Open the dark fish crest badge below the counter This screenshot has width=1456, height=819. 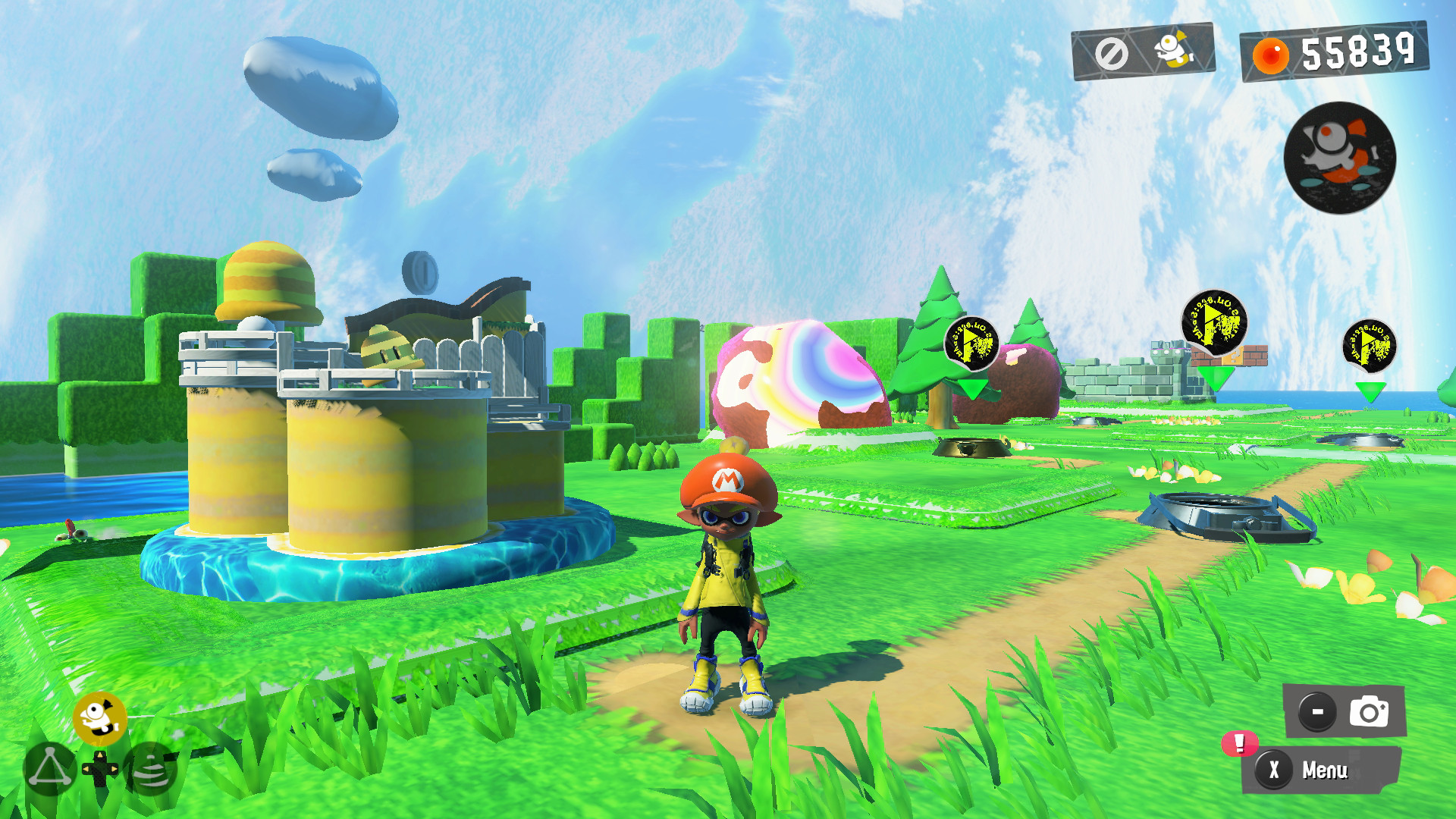coord(1340,158)
